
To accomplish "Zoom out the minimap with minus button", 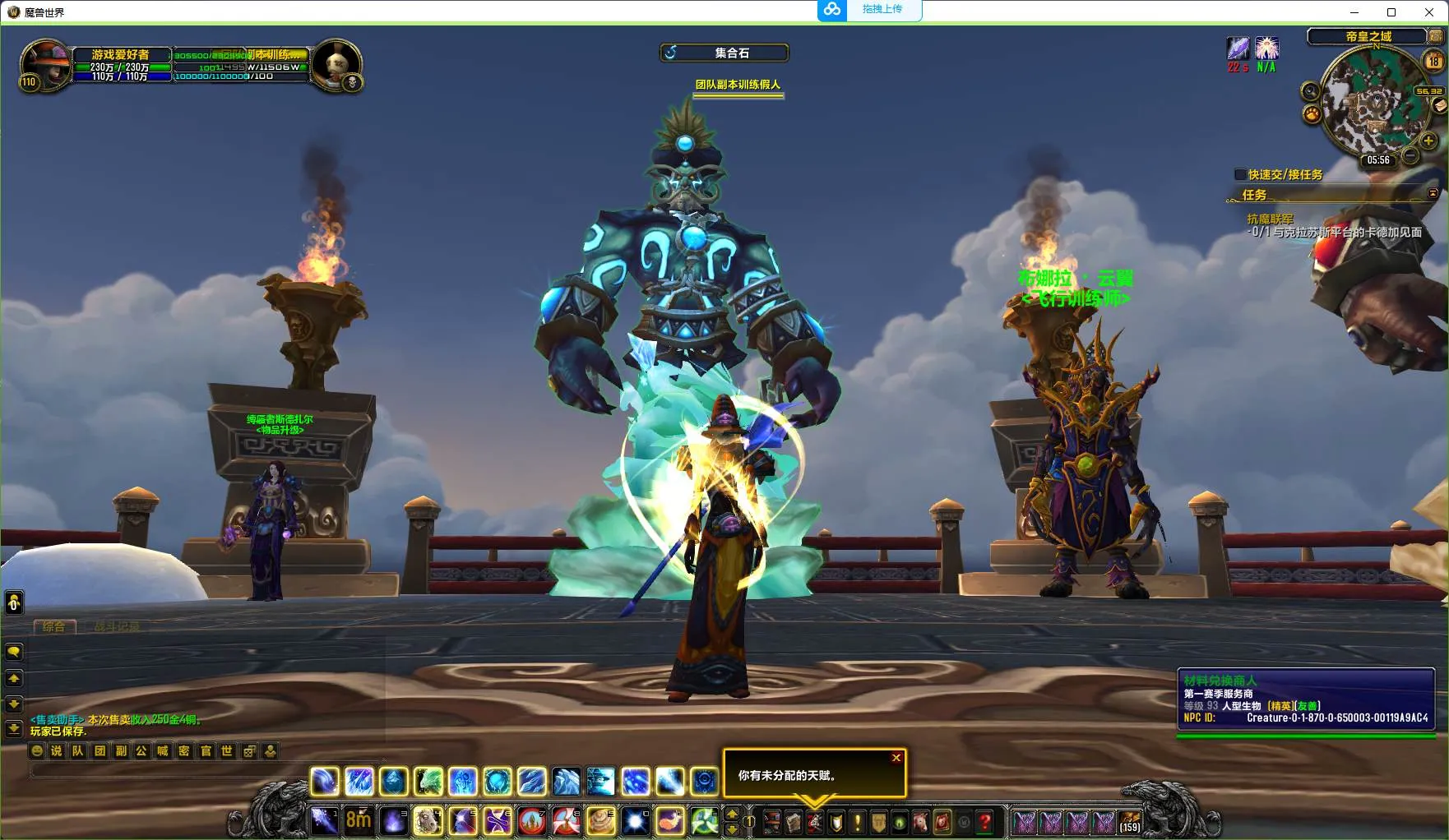I will pos(1410,155).
